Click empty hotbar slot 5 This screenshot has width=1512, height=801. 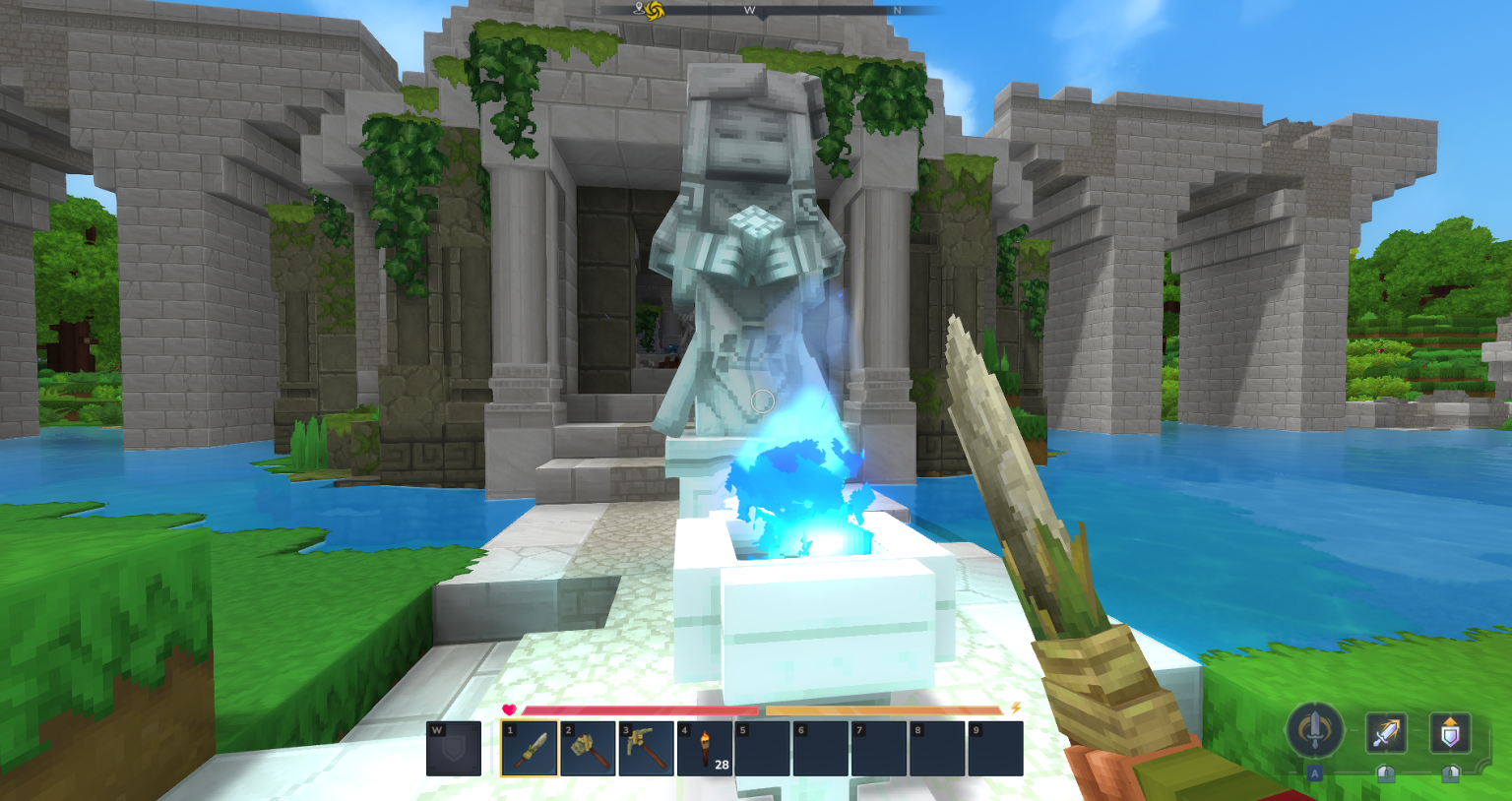[x=763, y=748]
